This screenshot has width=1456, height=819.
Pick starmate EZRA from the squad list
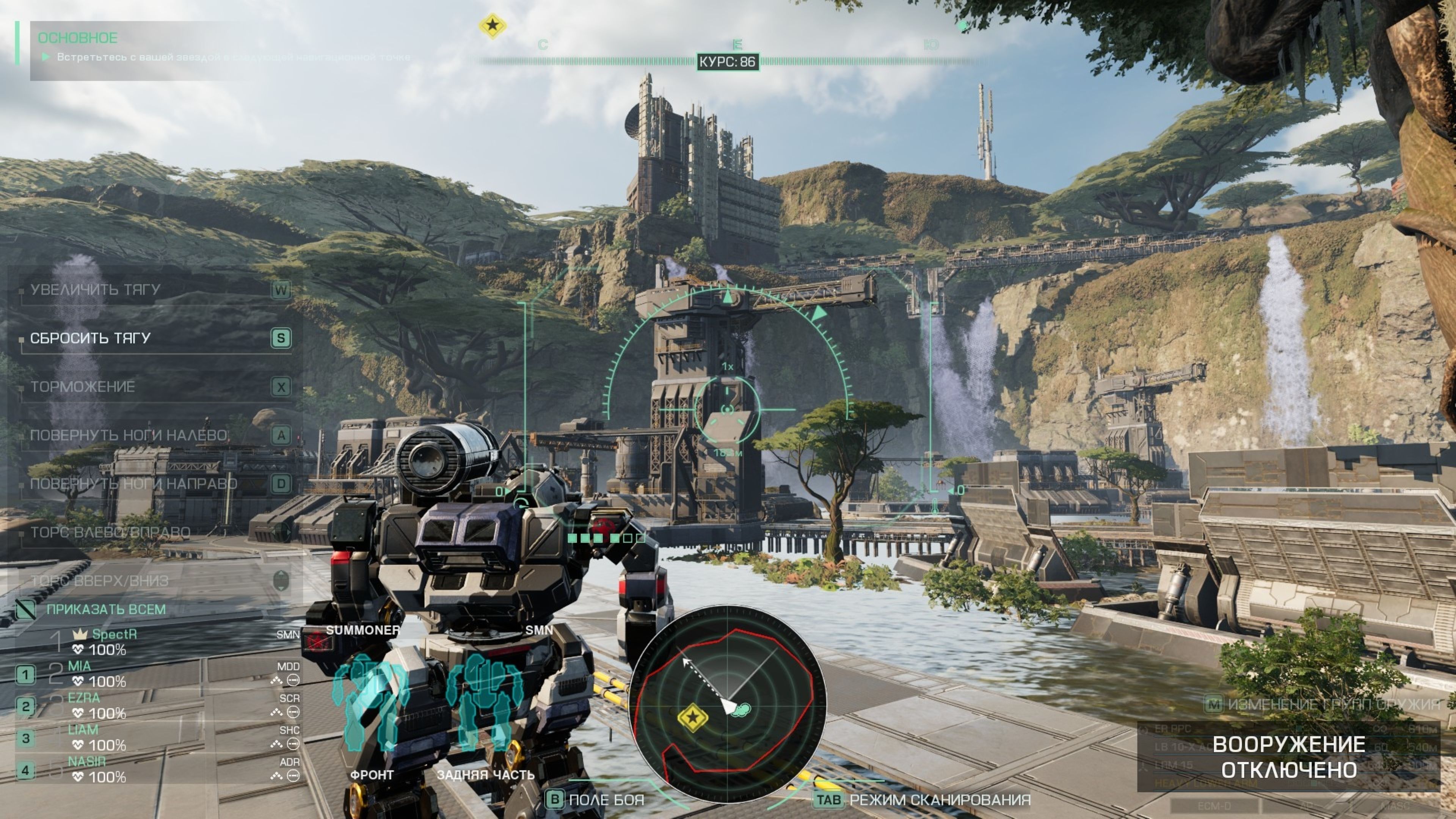point(84,698)
